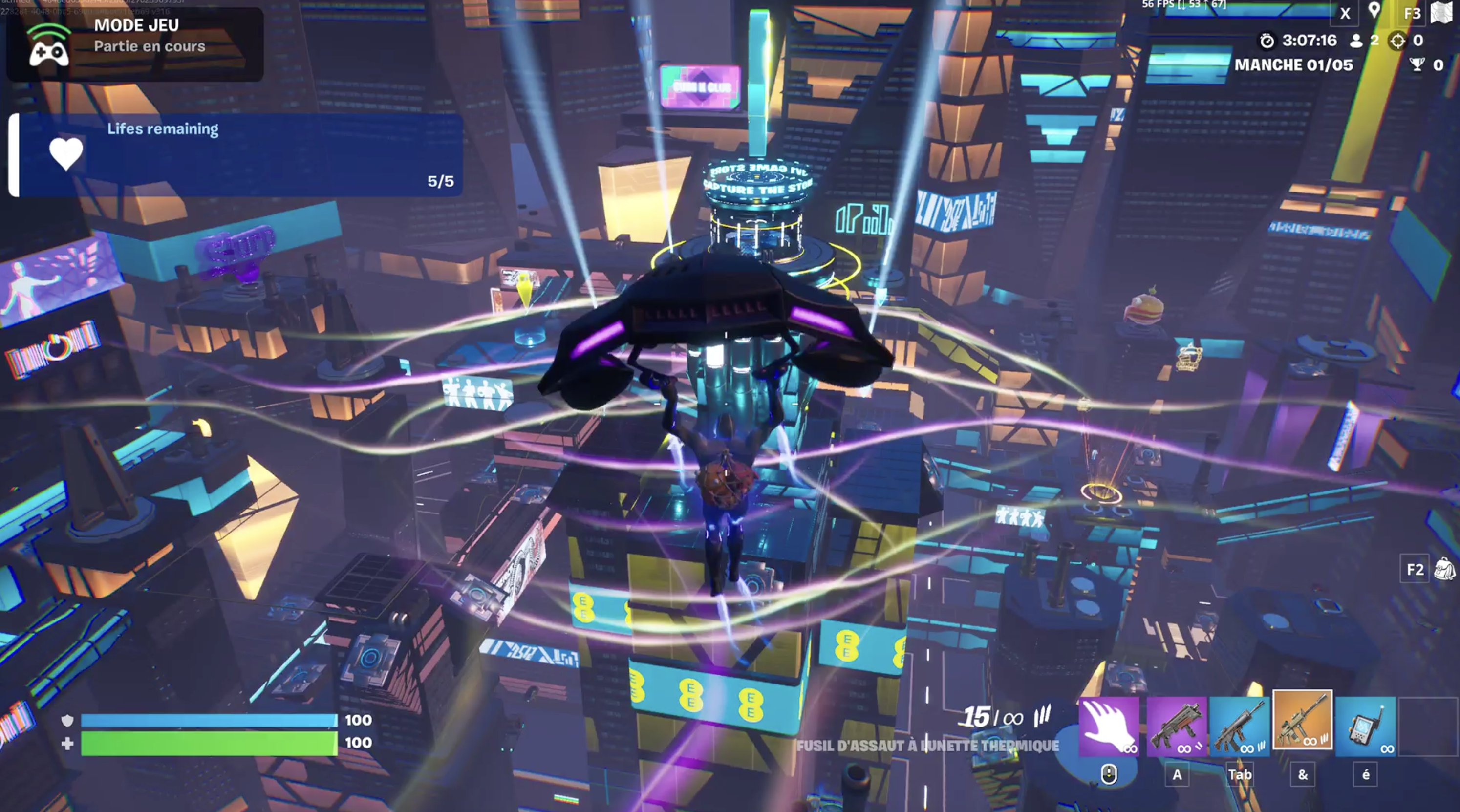
Task: Choose the orange thermal scoped rifle slot
Action: pyautogui.click(x=1303, y=720)
